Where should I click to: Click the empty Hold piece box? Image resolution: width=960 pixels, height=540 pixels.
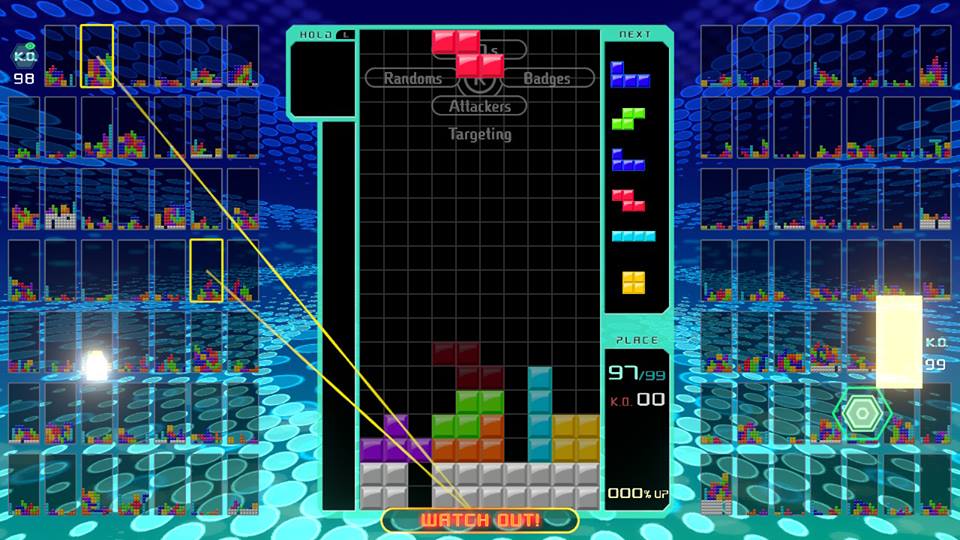(x=321, y=80)
